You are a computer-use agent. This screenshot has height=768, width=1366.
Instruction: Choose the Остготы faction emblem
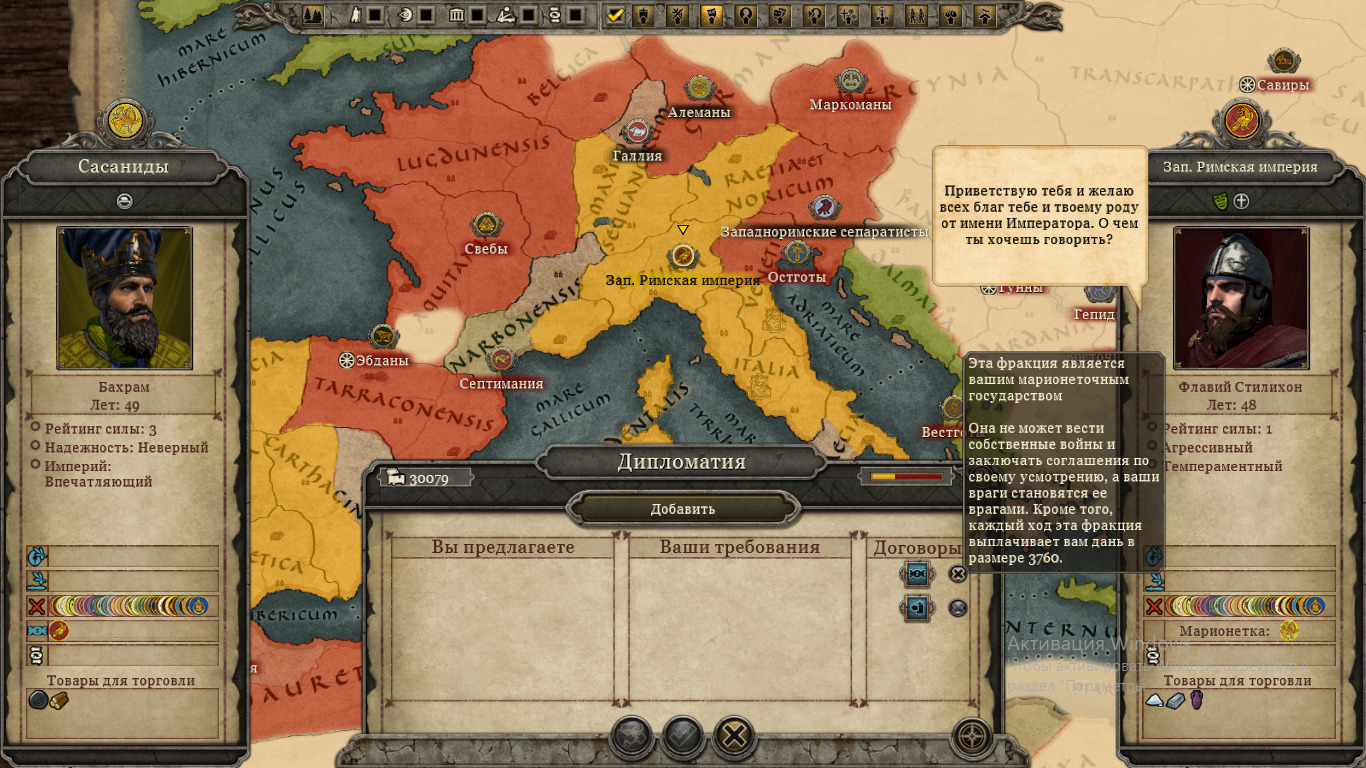pyautogui.click(x=796, y=253)
